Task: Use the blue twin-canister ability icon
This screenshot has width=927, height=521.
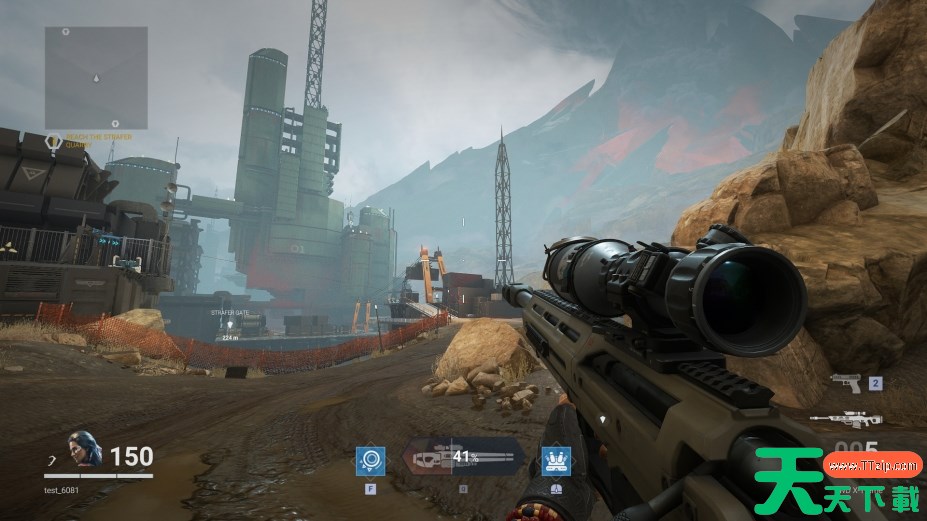Action: point(556,461)
